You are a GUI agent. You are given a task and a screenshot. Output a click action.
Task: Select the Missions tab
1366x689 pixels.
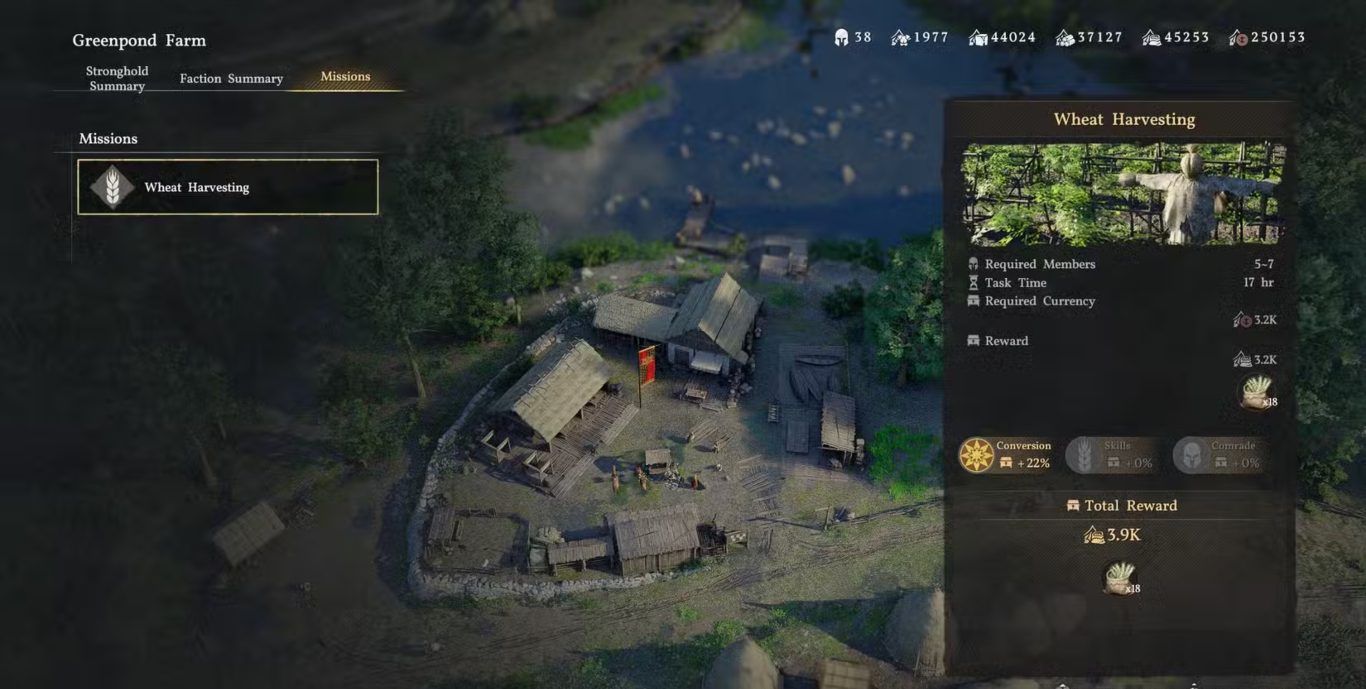[x=345, y=76]
